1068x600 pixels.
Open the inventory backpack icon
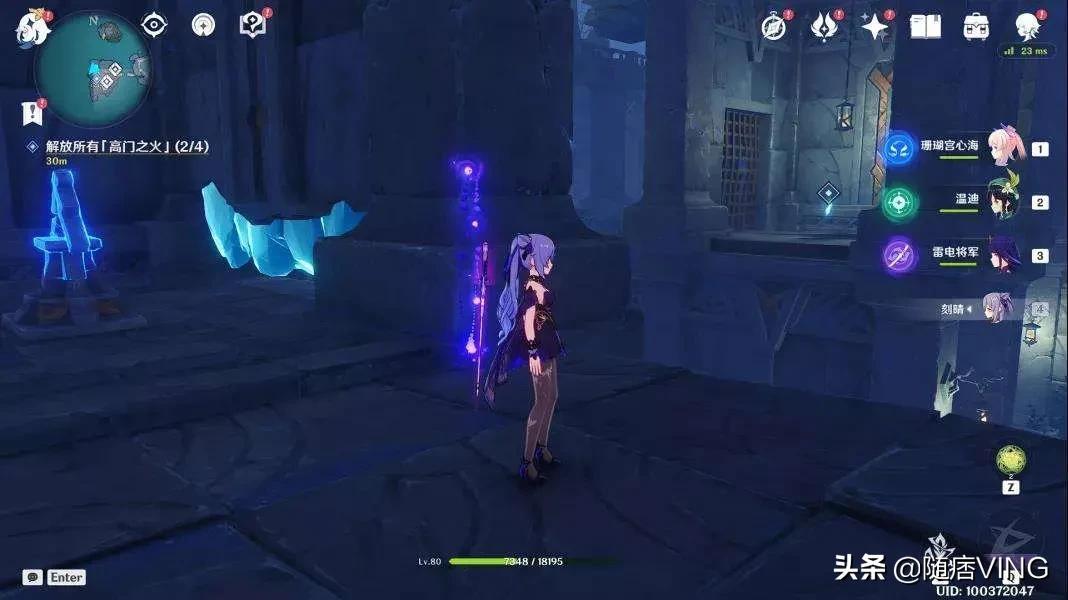(x=976, y=27)
